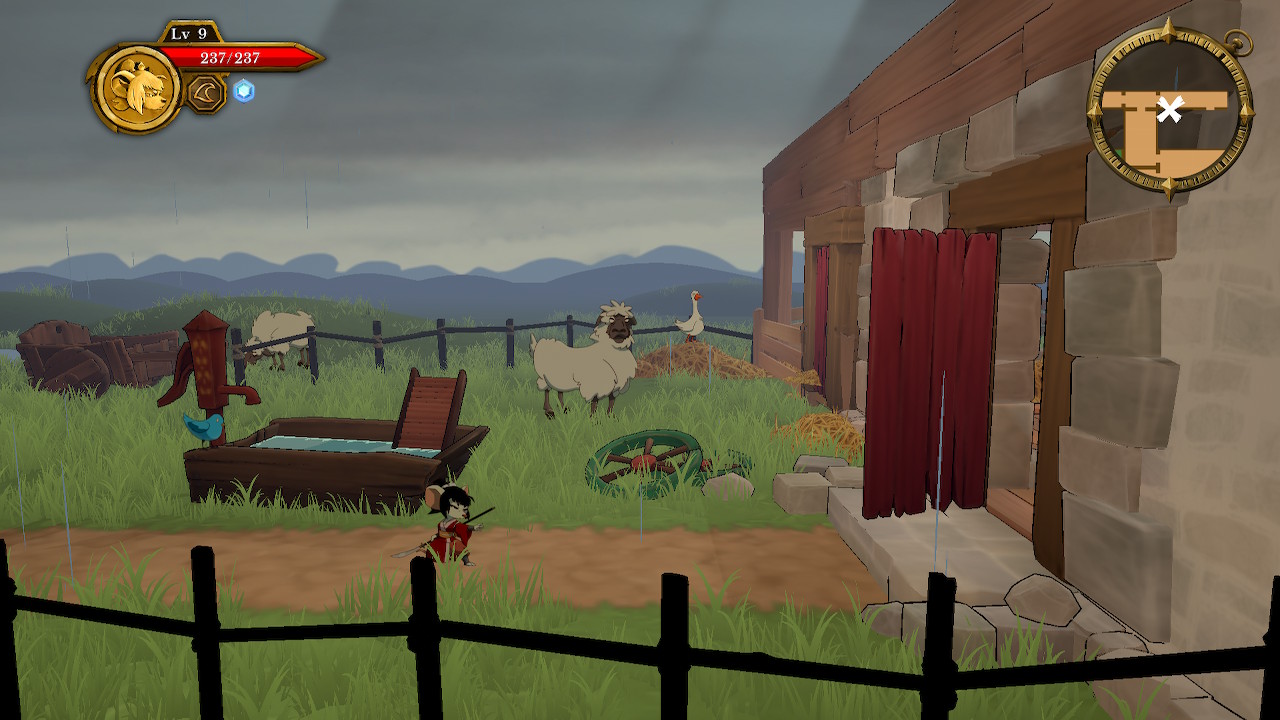
Task: Open the circular compass minimap
Action: pyautogui.click(x=1169, y=111)
